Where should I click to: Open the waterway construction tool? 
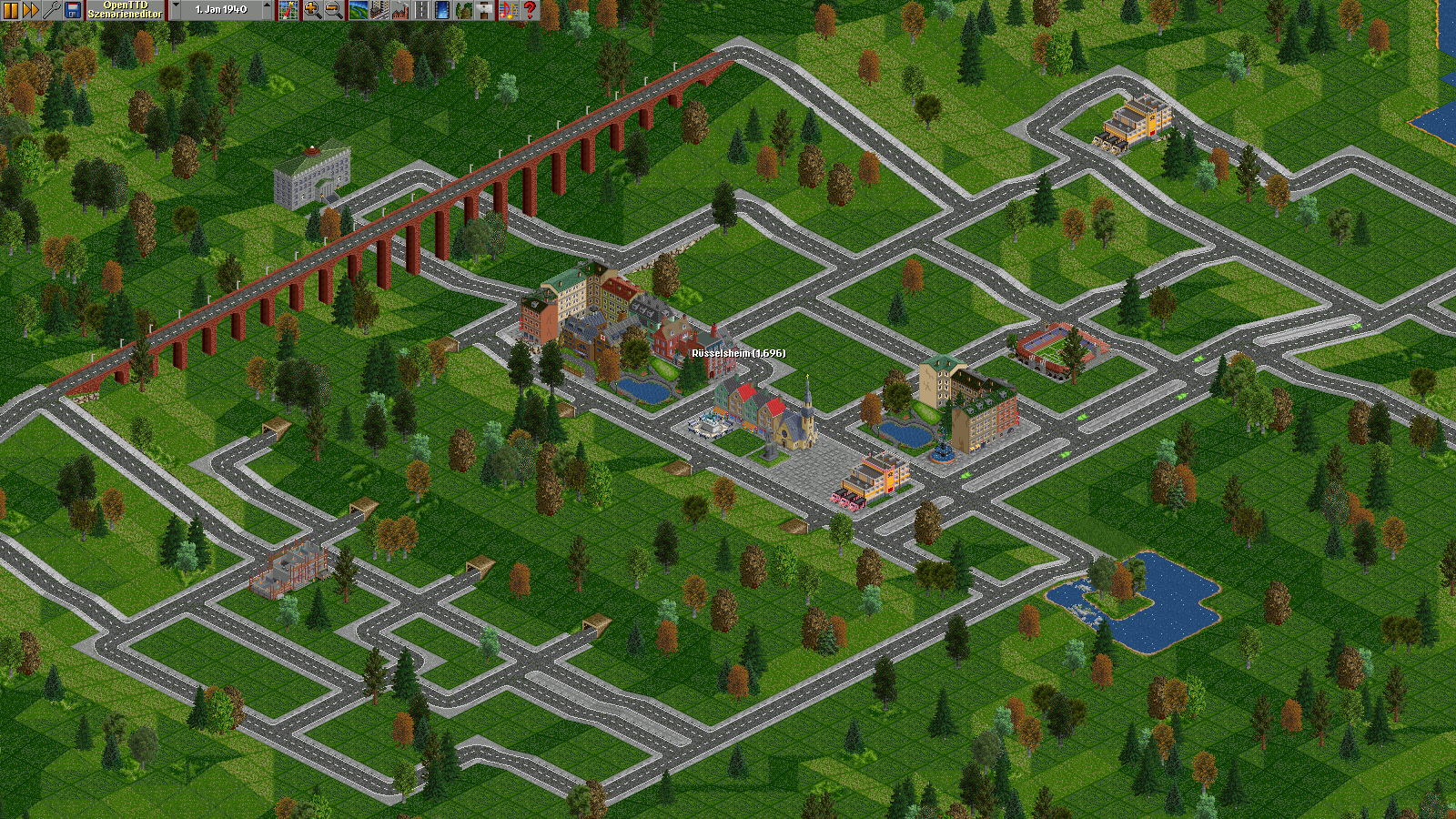443,10
